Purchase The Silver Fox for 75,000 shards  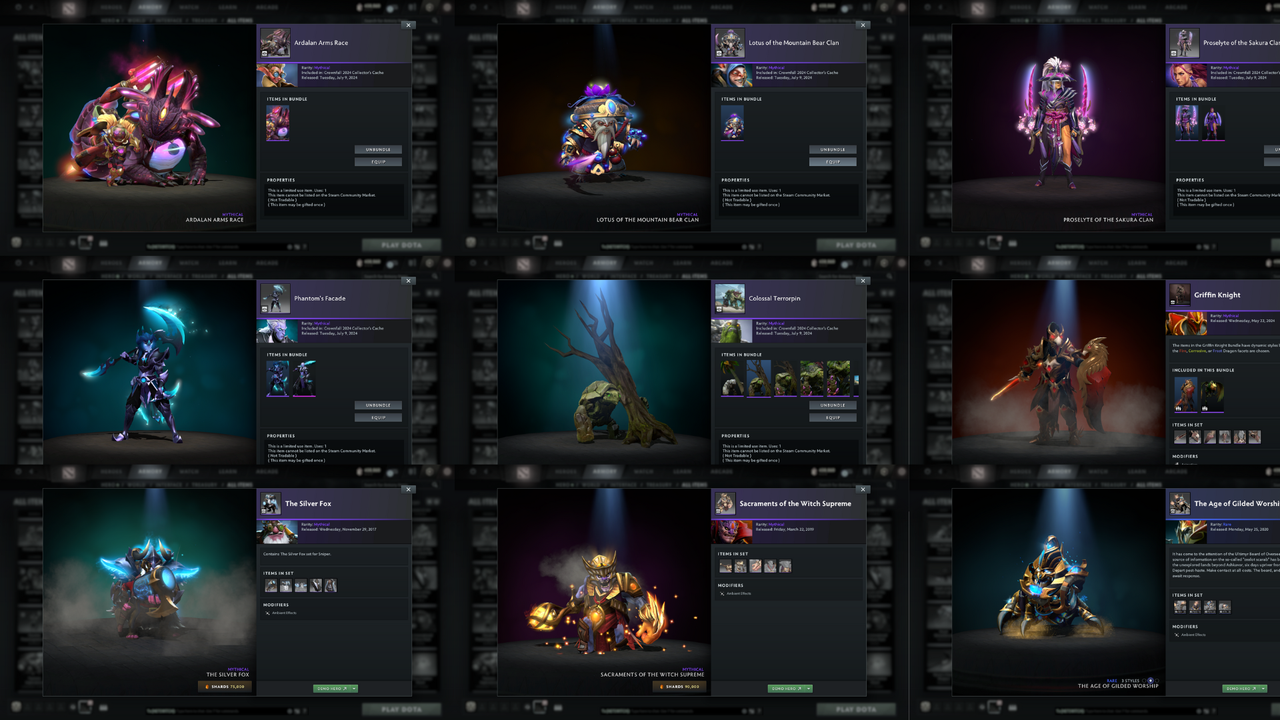pyautogui.click(x=222, y=686)
